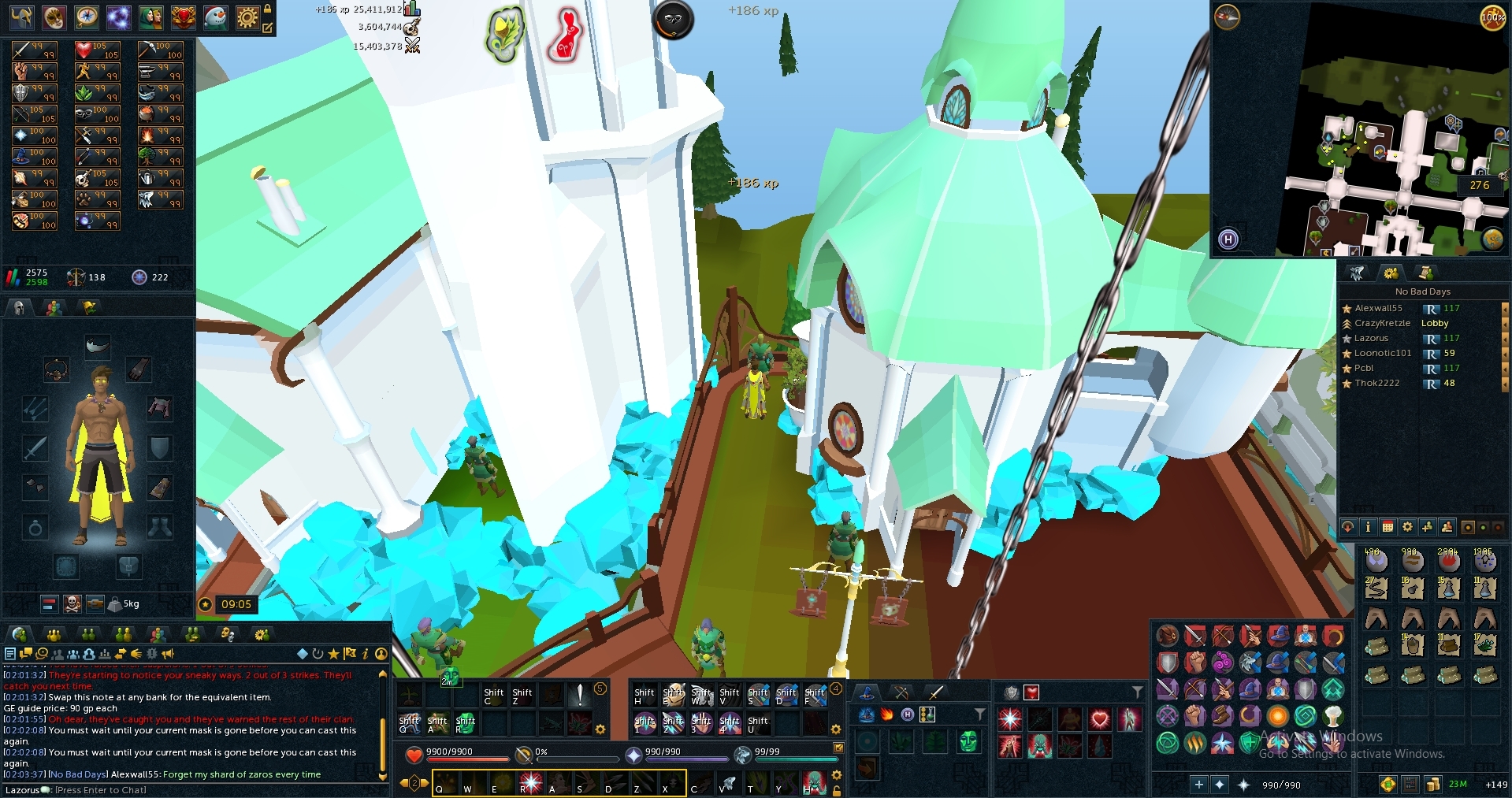The width and height of the screenshot is (1512, 798).
Task: Open the clan events calendar button
Action: pyautogui.click(x=1387, y=527)
